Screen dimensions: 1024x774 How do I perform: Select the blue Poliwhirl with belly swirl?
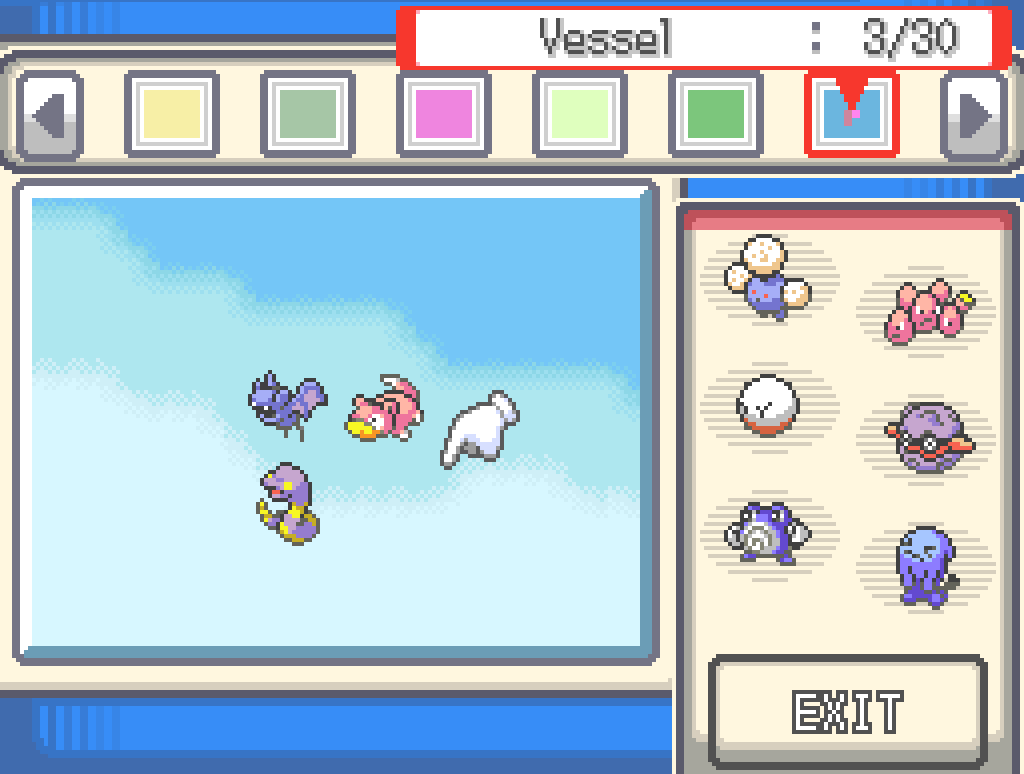767,533
